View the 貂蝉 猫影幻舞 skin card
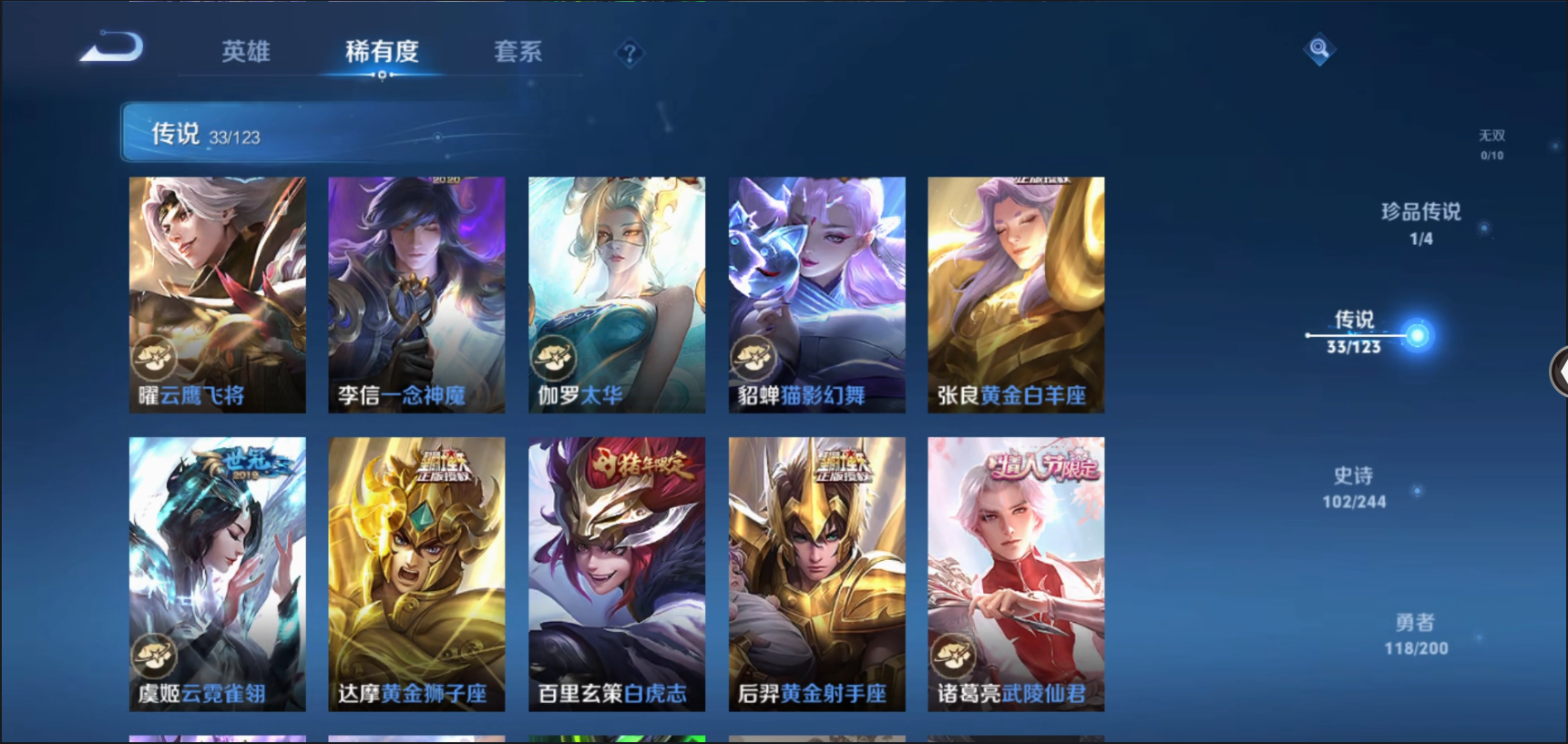1568x744 pixels. 816,294
